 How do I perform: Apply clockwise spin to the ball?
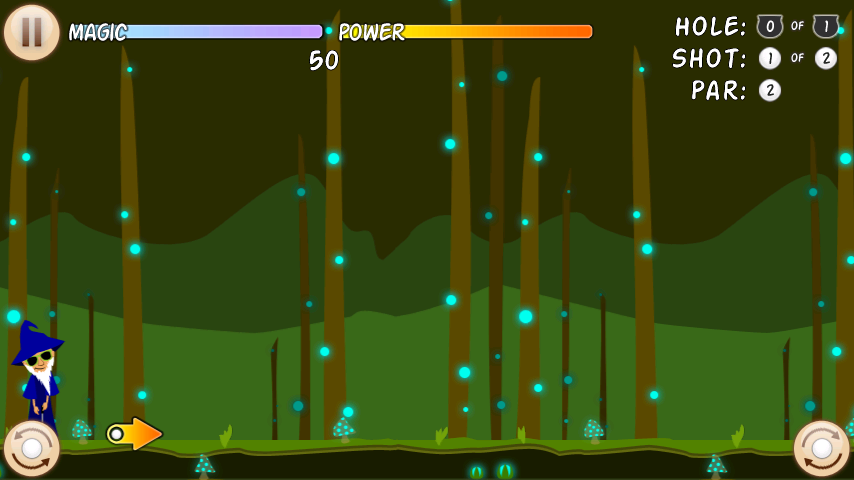coord(821,448)
